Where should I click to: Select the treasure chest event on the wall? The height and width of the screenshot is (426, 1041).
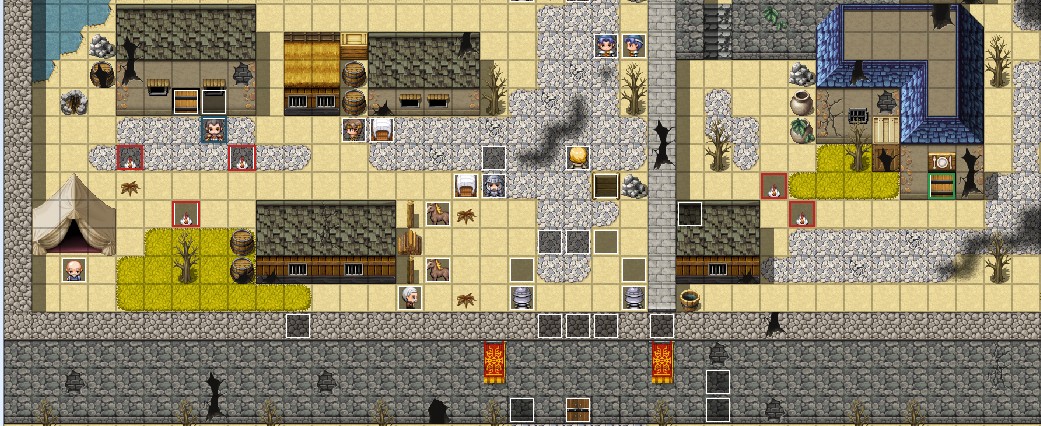click(577, 409)
